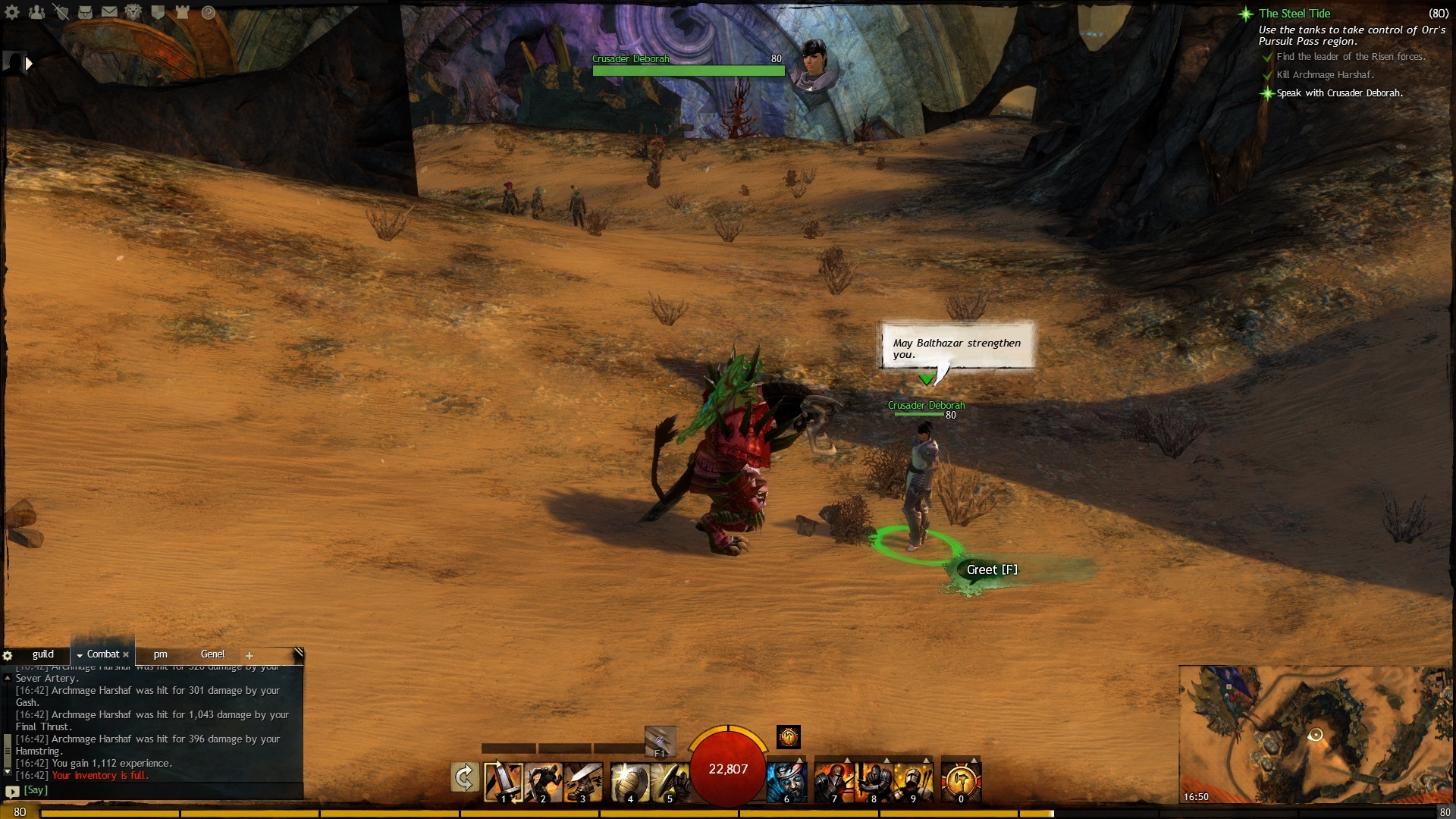Open the lion head Trading Post icon

click(x=133, y=12)
